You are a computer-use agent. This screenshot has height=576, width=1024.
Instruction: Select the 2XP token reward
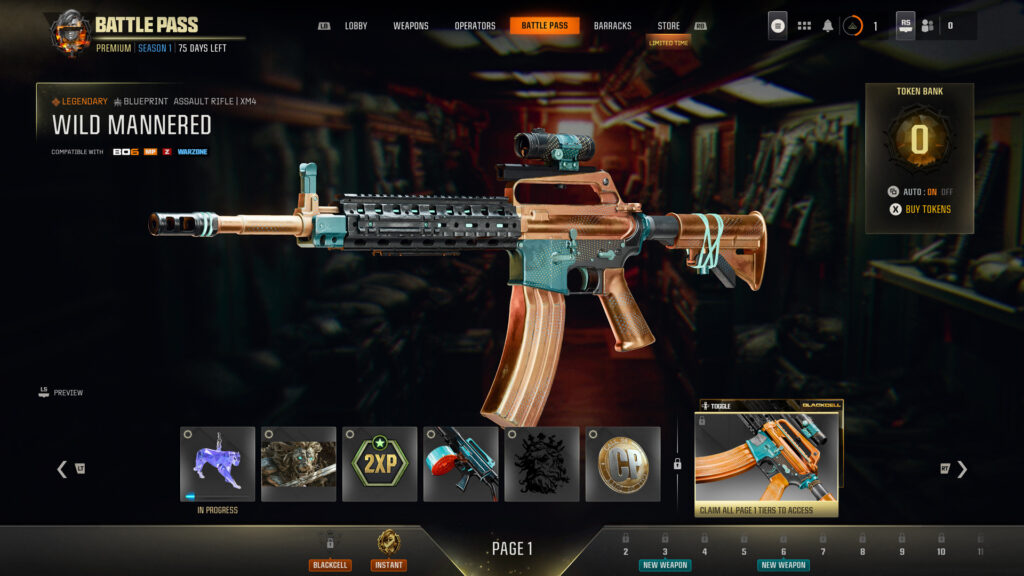click(379, 464)
